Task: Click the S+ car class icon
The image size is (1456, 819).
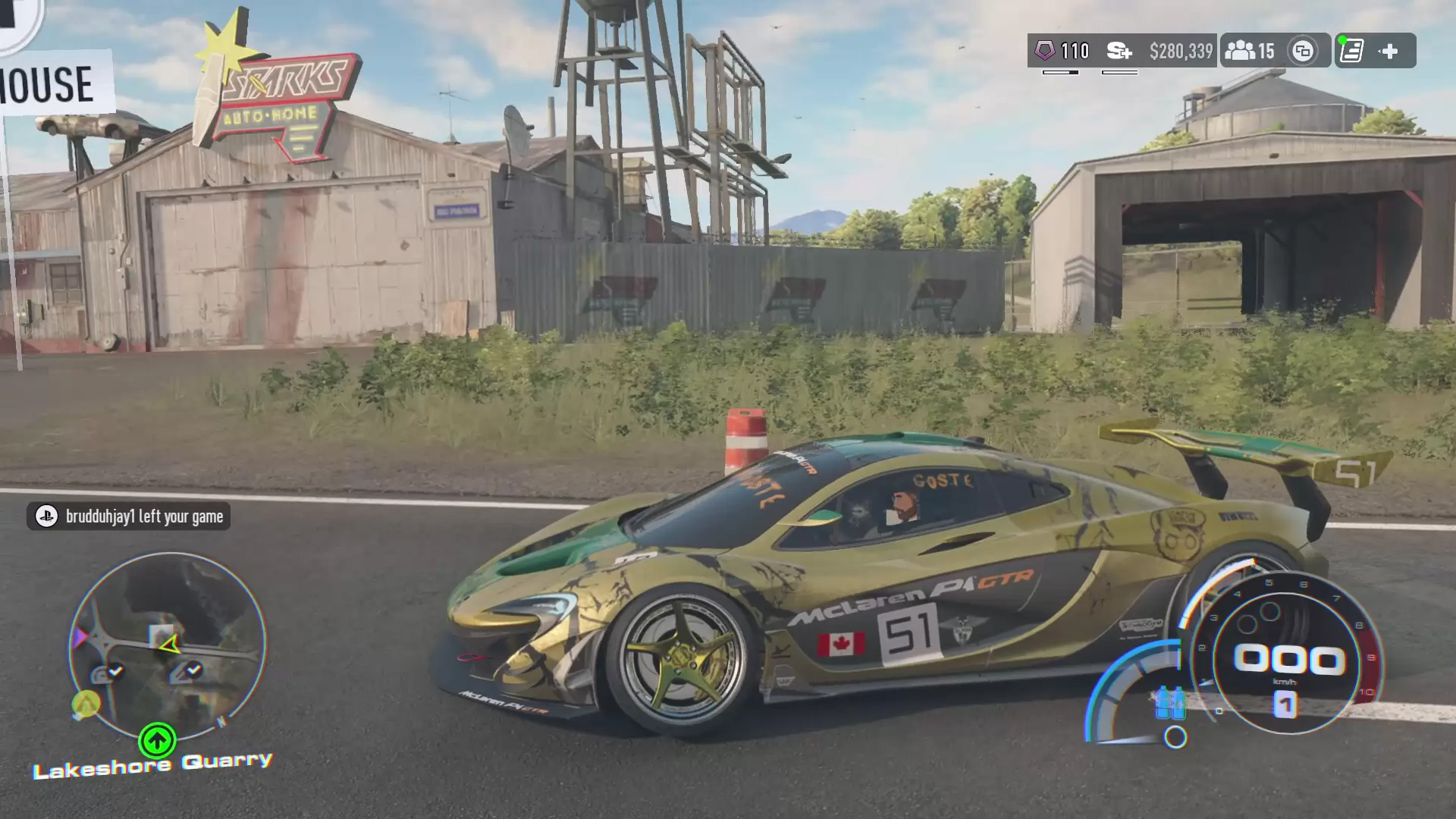Action: [x=1119, y=51]
